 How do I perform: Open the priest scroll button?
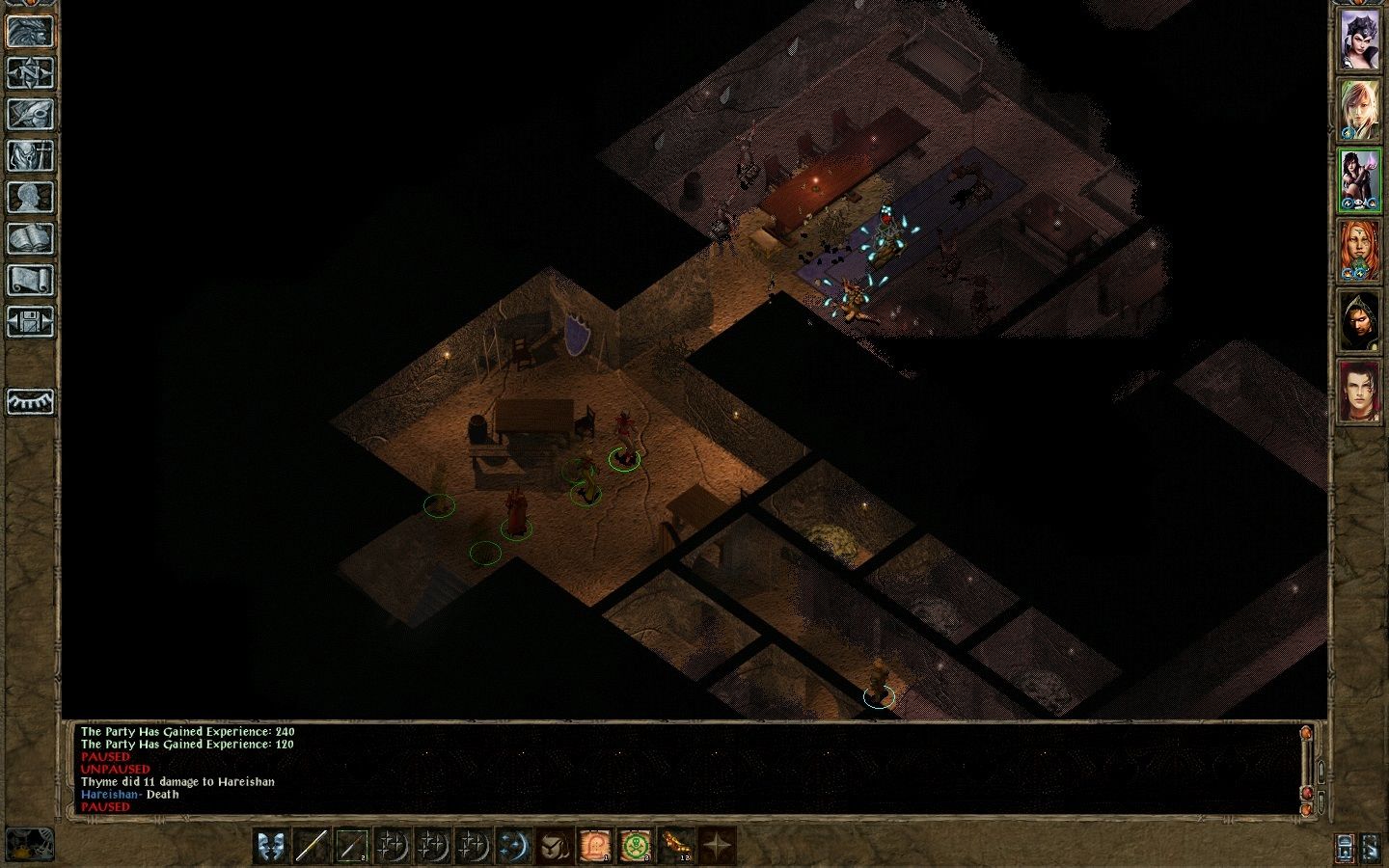click(x=30, y=280)
